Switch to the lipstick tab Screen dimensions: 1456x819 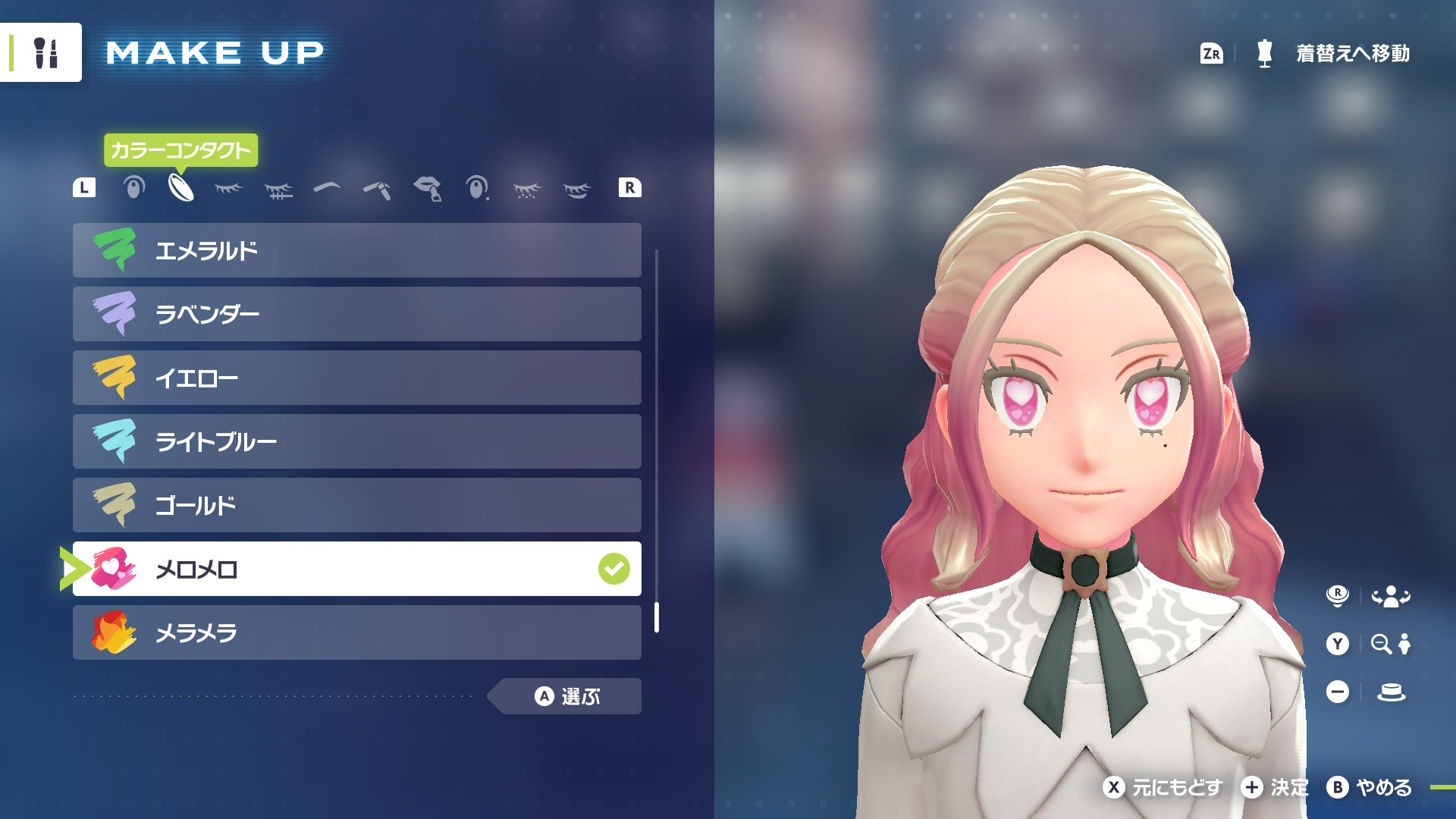pyautogui.click(x=428, y=188)
